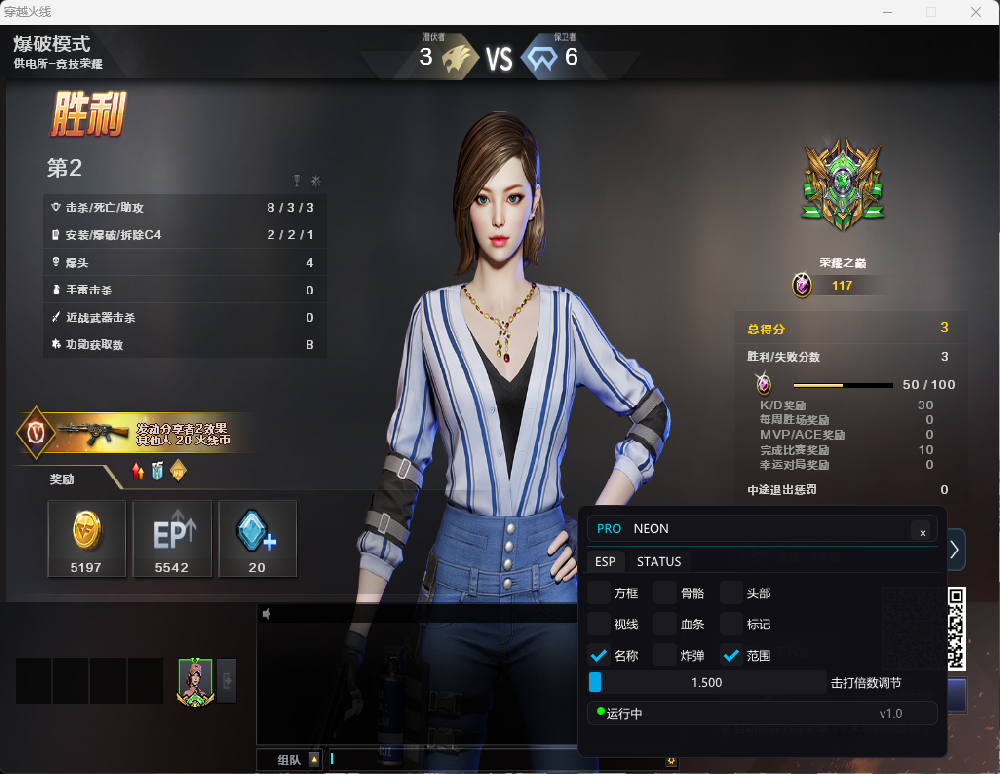Viewport: 1000px width, 774px height.
Task: Close the 穿越火线 game window
Action: pos(975,12)
